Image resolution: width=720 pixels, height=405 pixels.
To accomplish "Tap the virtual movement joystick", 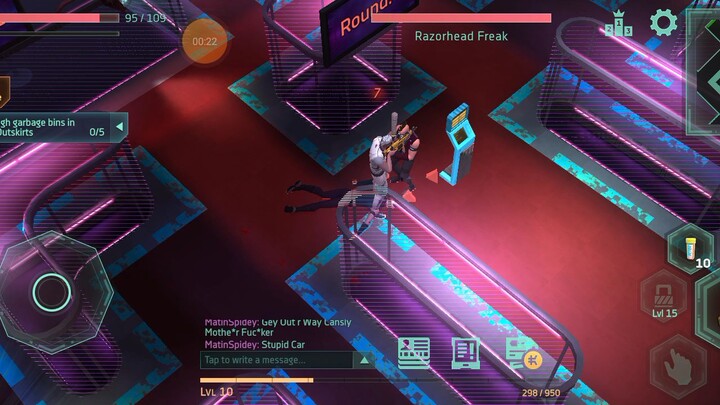I will pos(50,291).
